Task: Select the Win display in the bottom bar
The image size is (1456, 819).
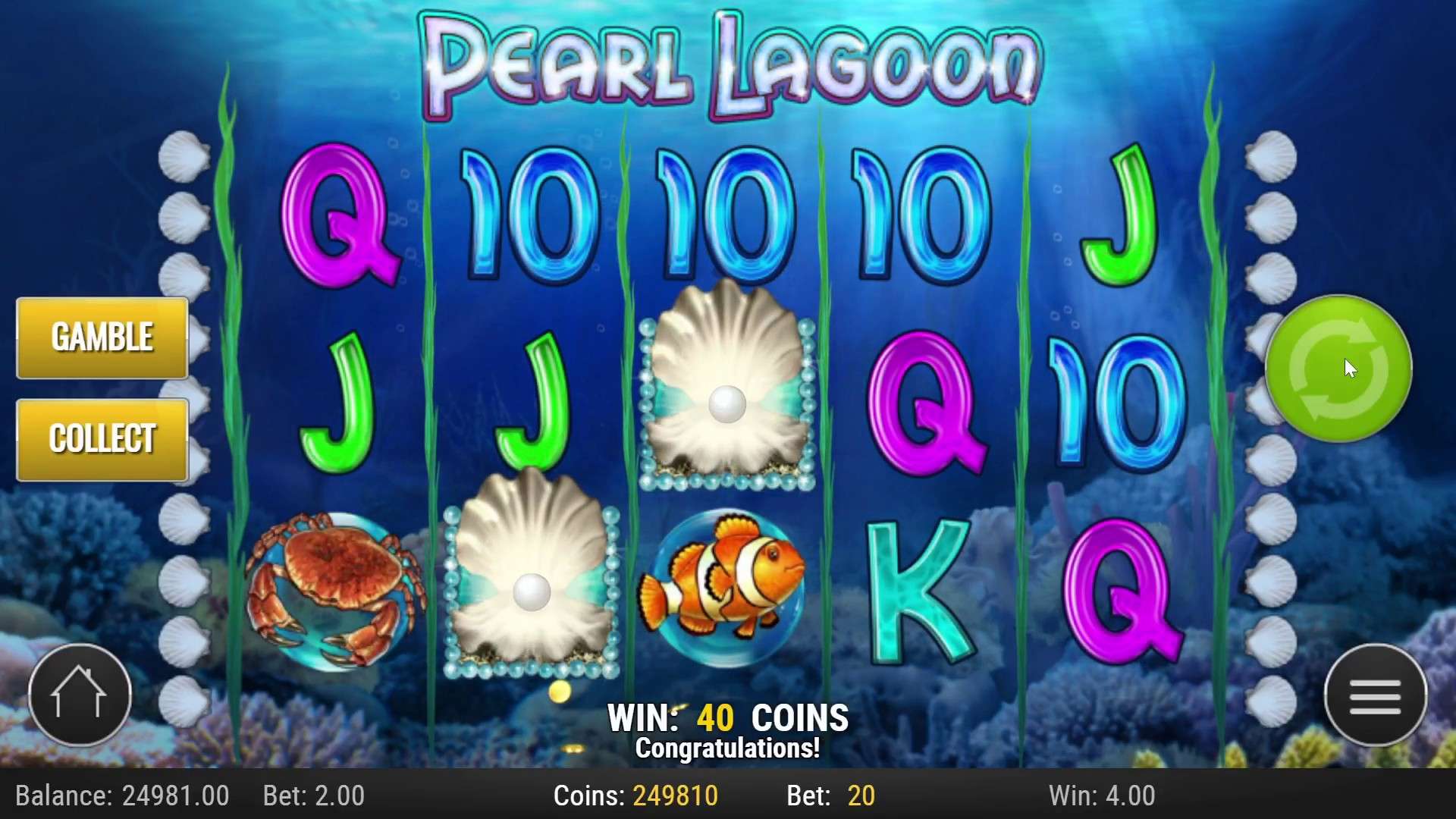Action: point(1100,795)
